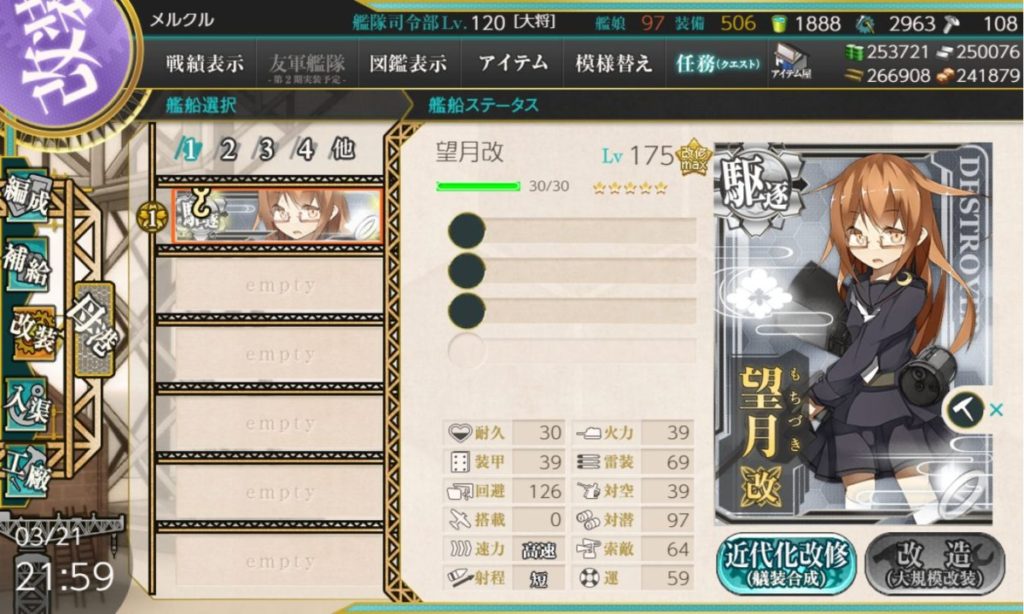Go to 入渠 docking repair

27,401
